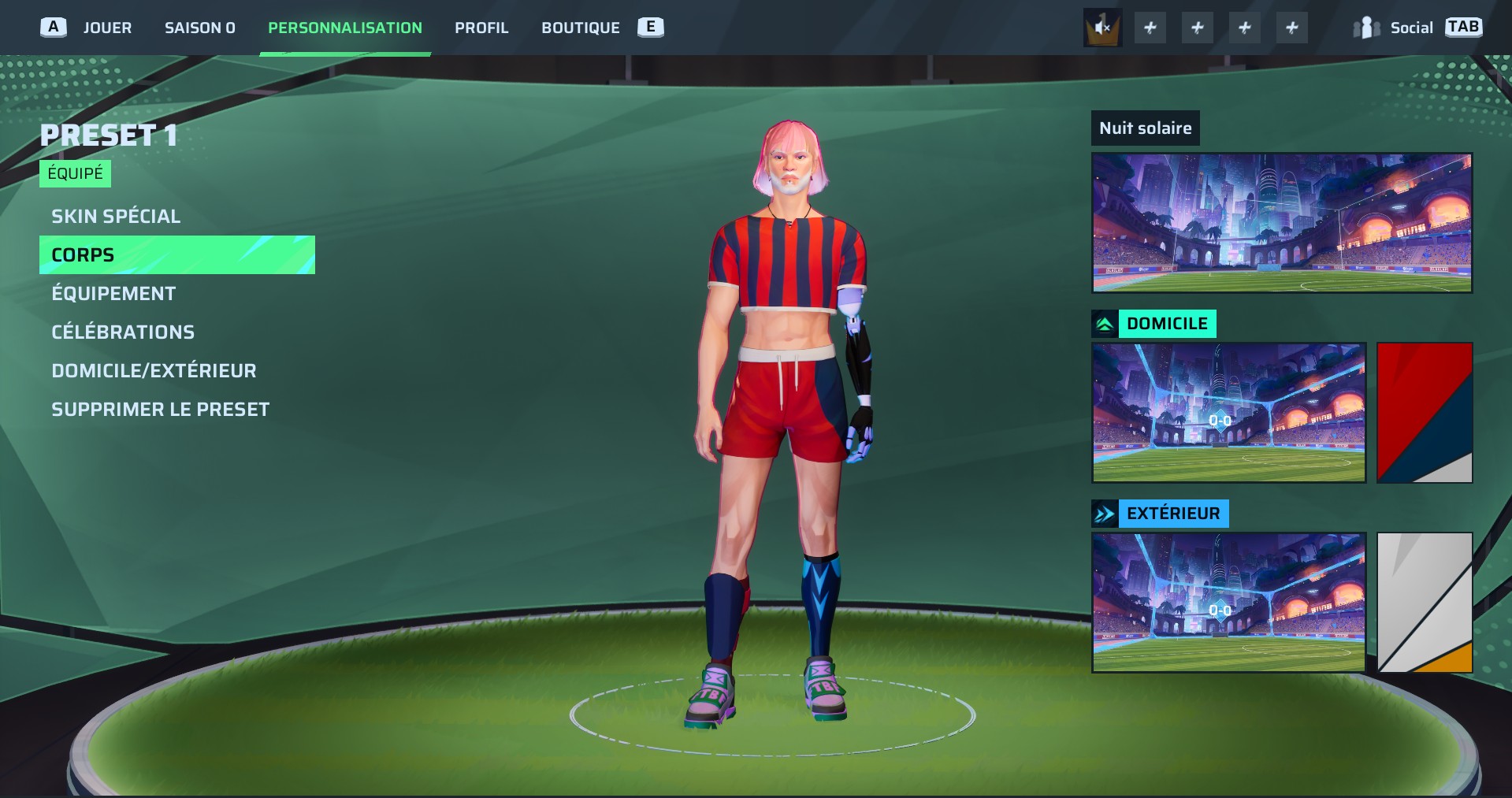Screen dimensions: 1512x798
Task: Pick the red and navy Domicile kit swatch
Action: (x=1424, y=412)
